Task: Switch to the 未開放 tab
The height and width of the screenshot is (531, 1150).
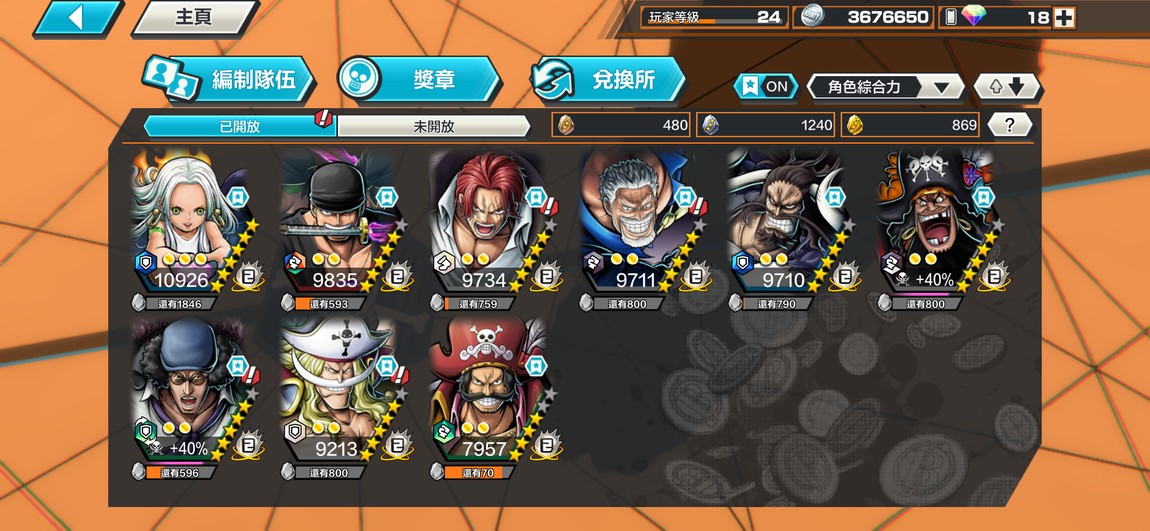Action: click(433, 126)
